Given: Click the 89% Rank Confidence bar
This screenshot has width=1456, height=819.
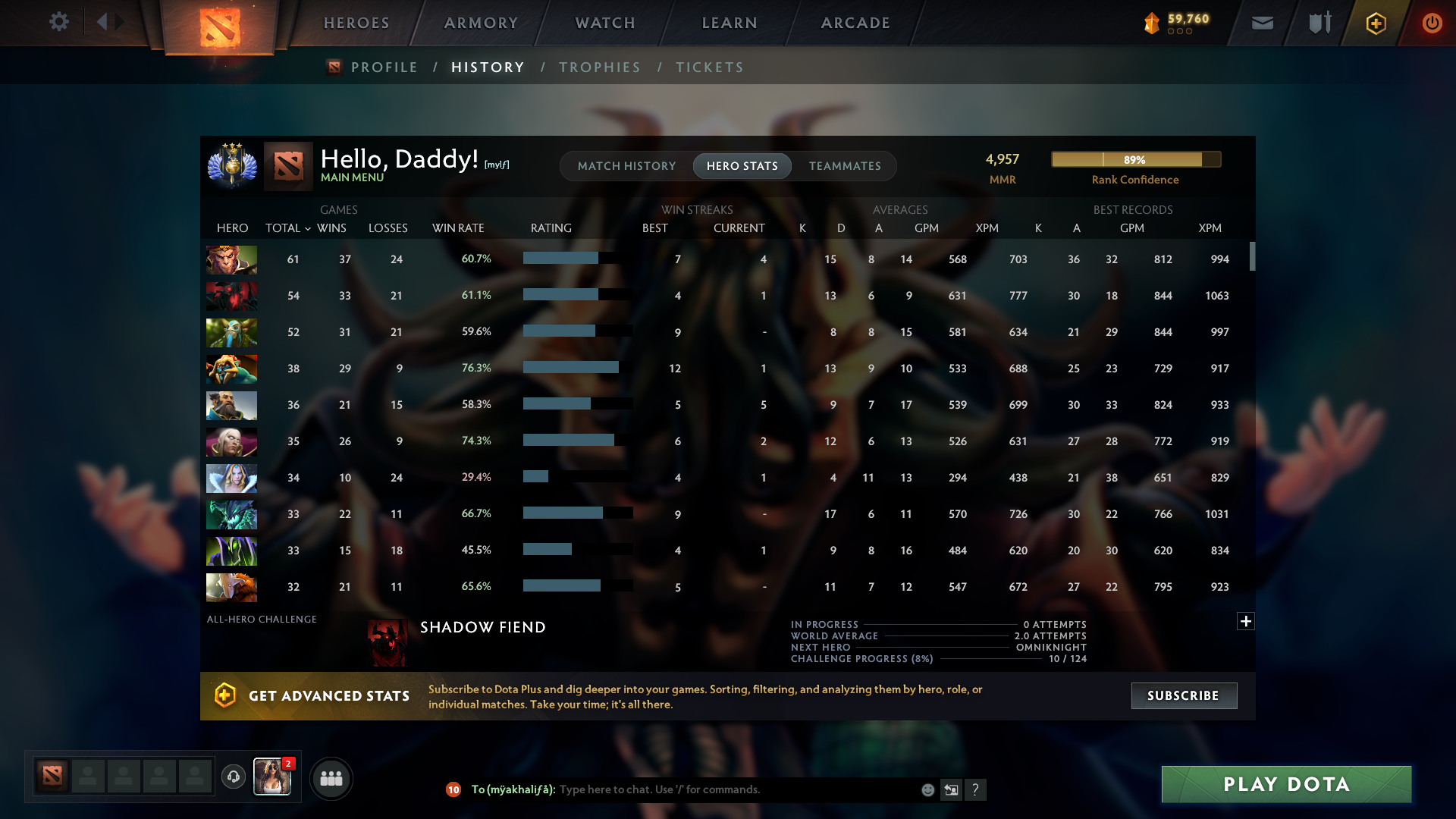Looking at the screenshot, I should 1134,159.
